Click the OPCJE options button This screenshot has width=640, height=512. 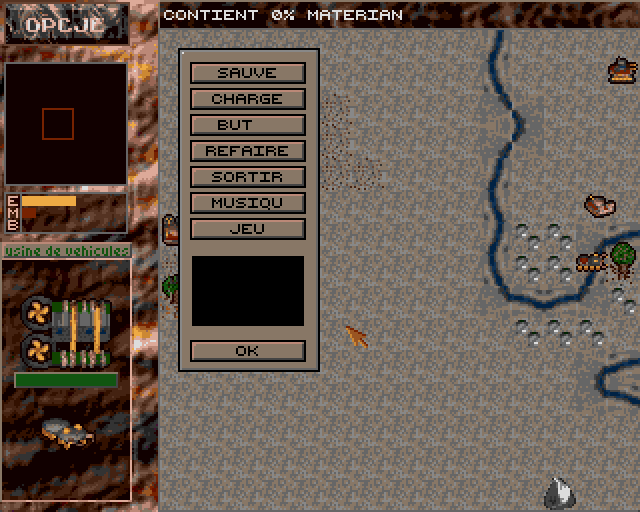[x=65, y=25]
